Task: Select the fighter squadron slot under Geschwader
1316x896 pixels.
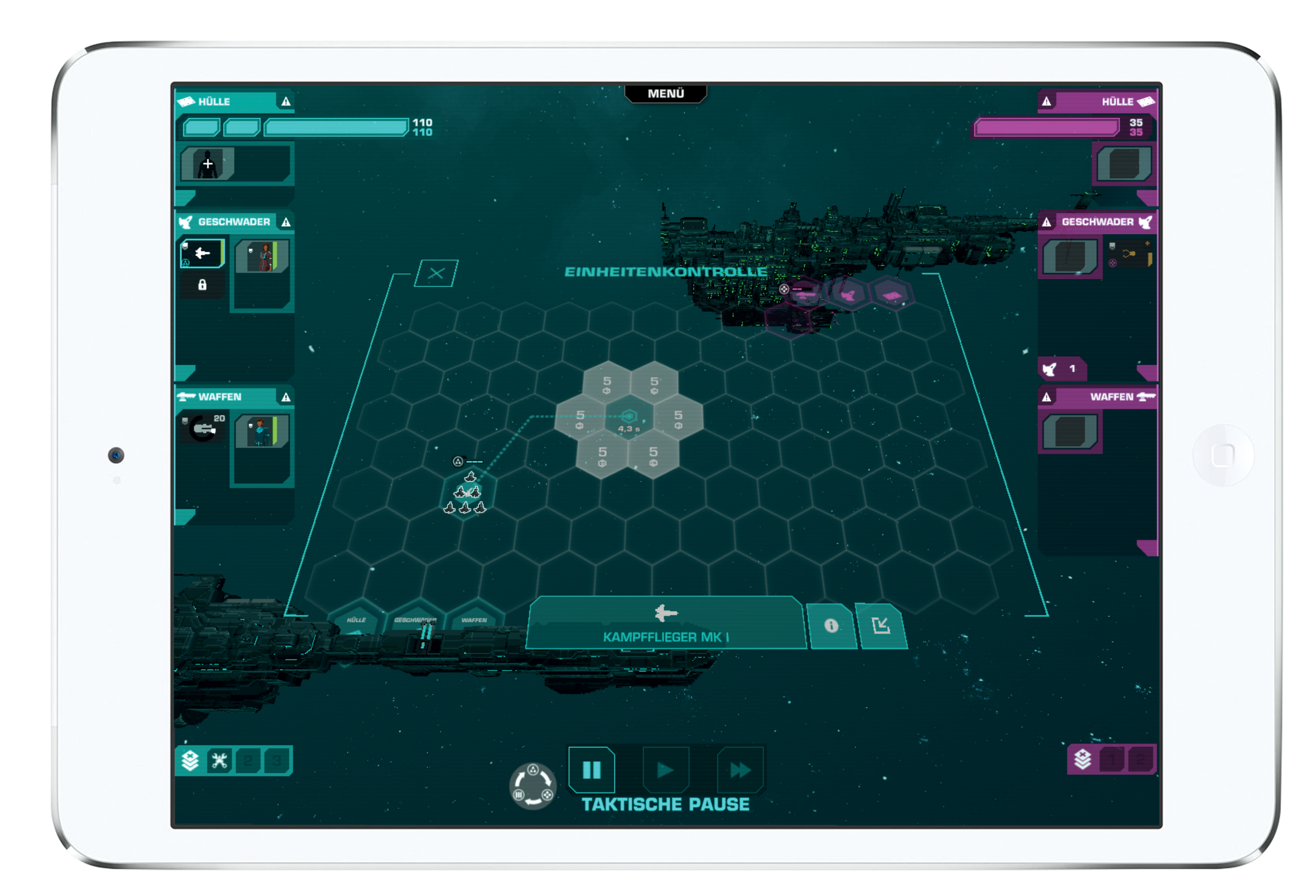Action: 202,253
